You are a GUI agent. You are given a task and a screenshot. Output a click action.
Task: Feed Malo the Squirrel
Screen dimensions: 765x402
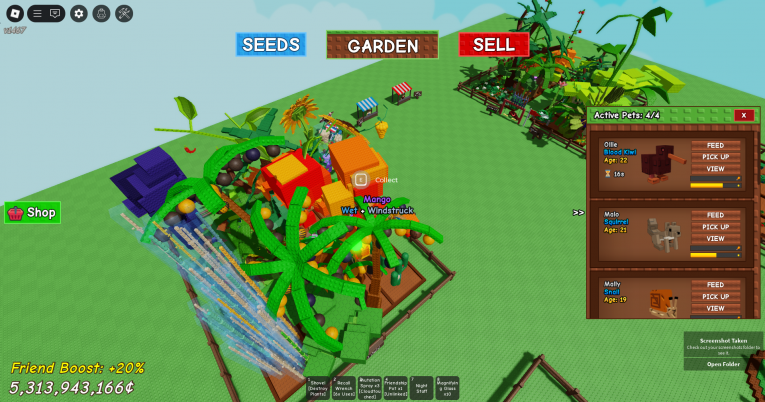(715, 215)
